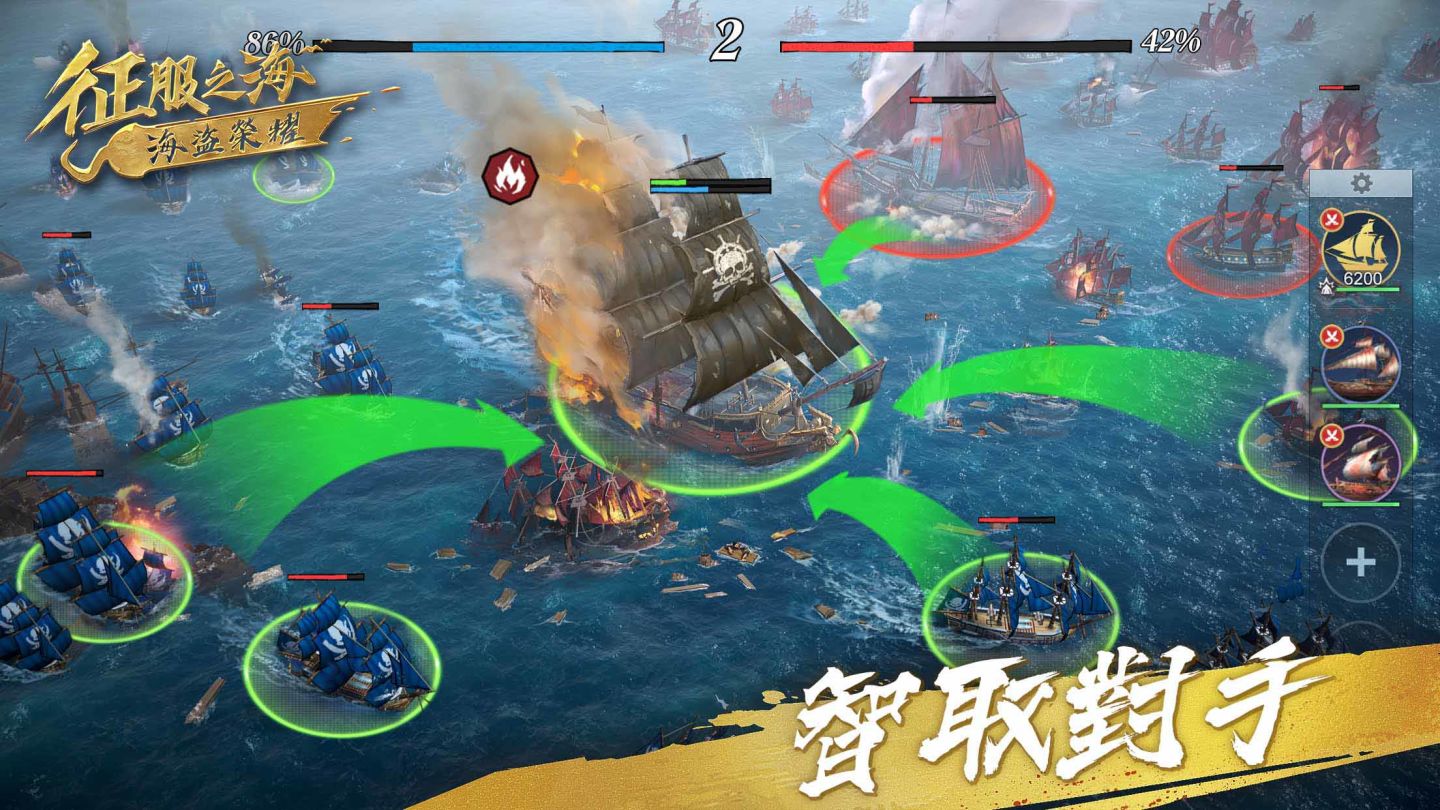Screen dimensions: 1440x810
Task: Open the settings gear in the fleet sidebar
Action: 1362,184
